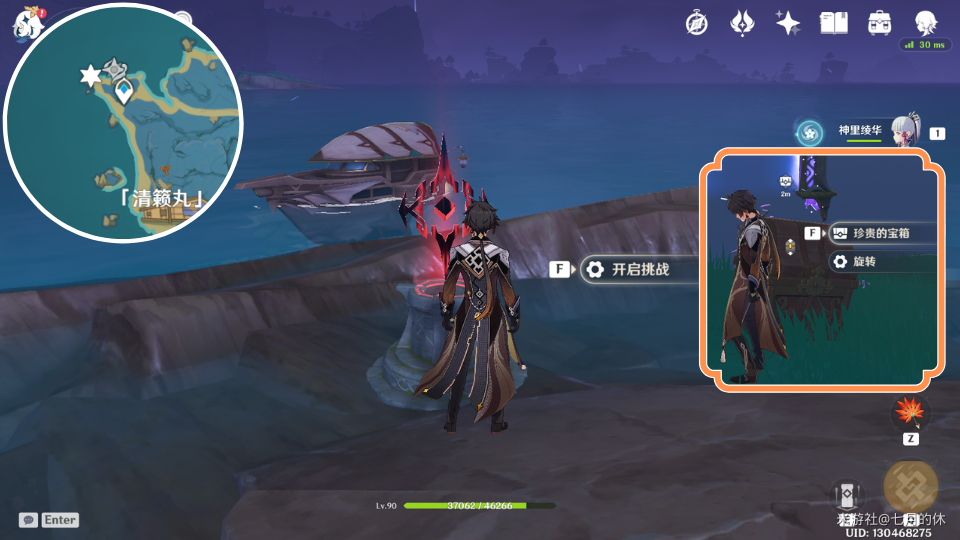The image size is (960, 540).
Task: Click the white six-pointed star map marker
Action: point(90,76)
